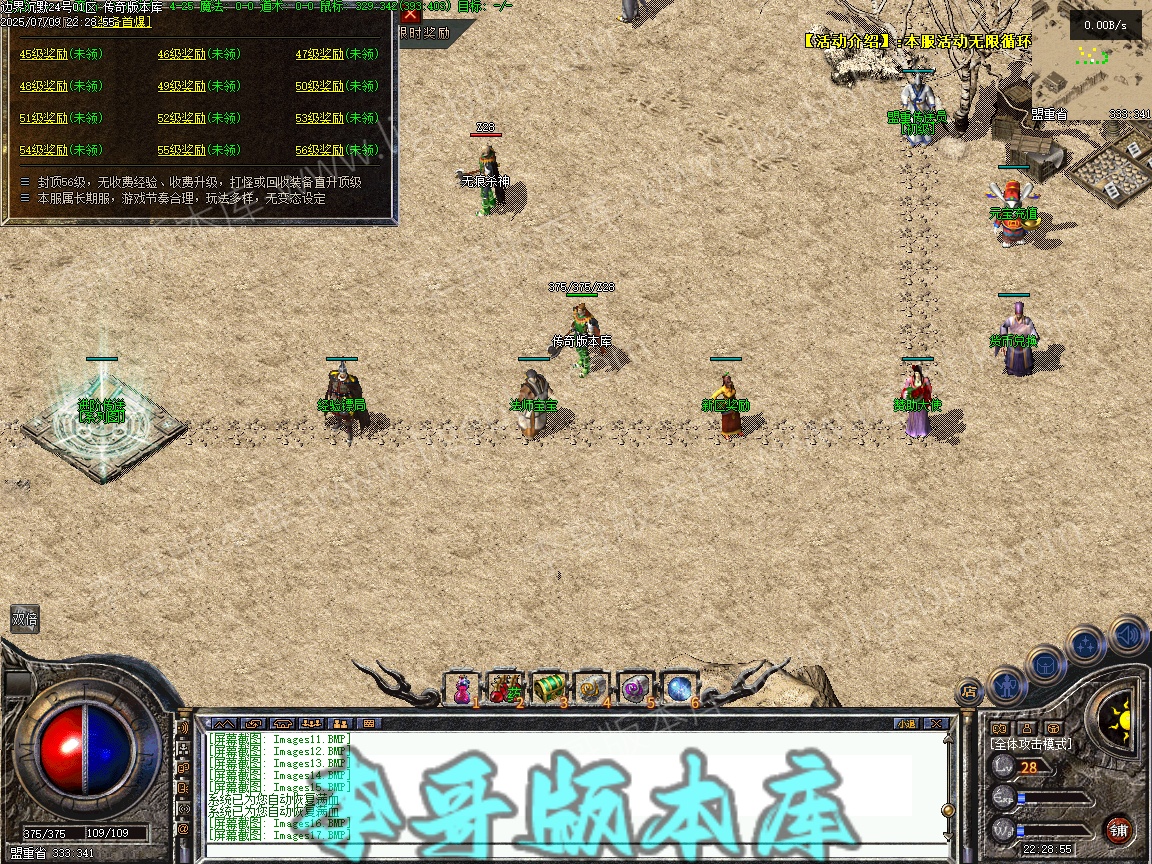Open the 店 shop button
Image resolution: width=1152 pixels, height=864 pixels.
pos(968,690)
